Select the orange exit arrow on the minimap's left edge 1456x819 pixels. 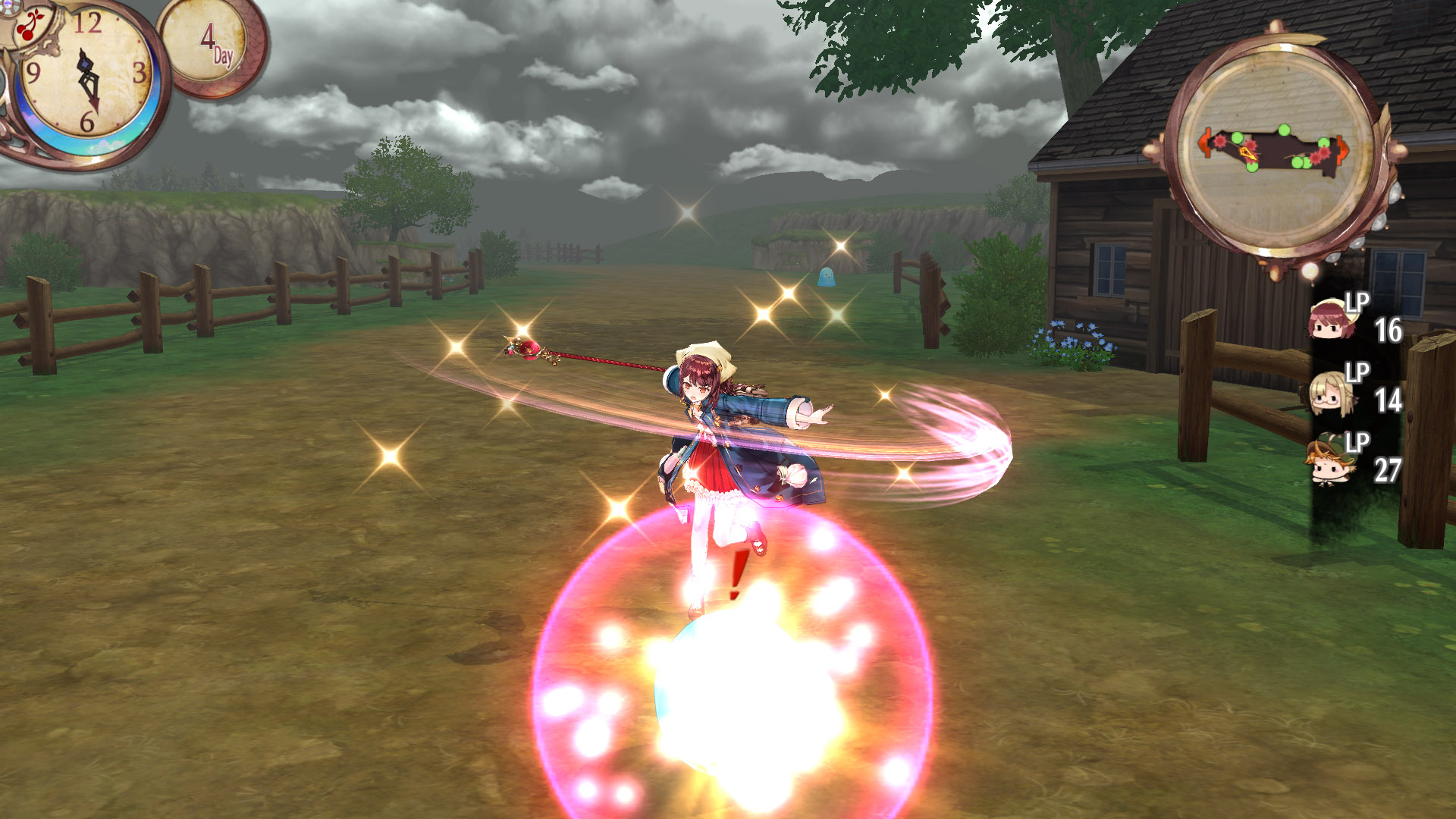1206,143
